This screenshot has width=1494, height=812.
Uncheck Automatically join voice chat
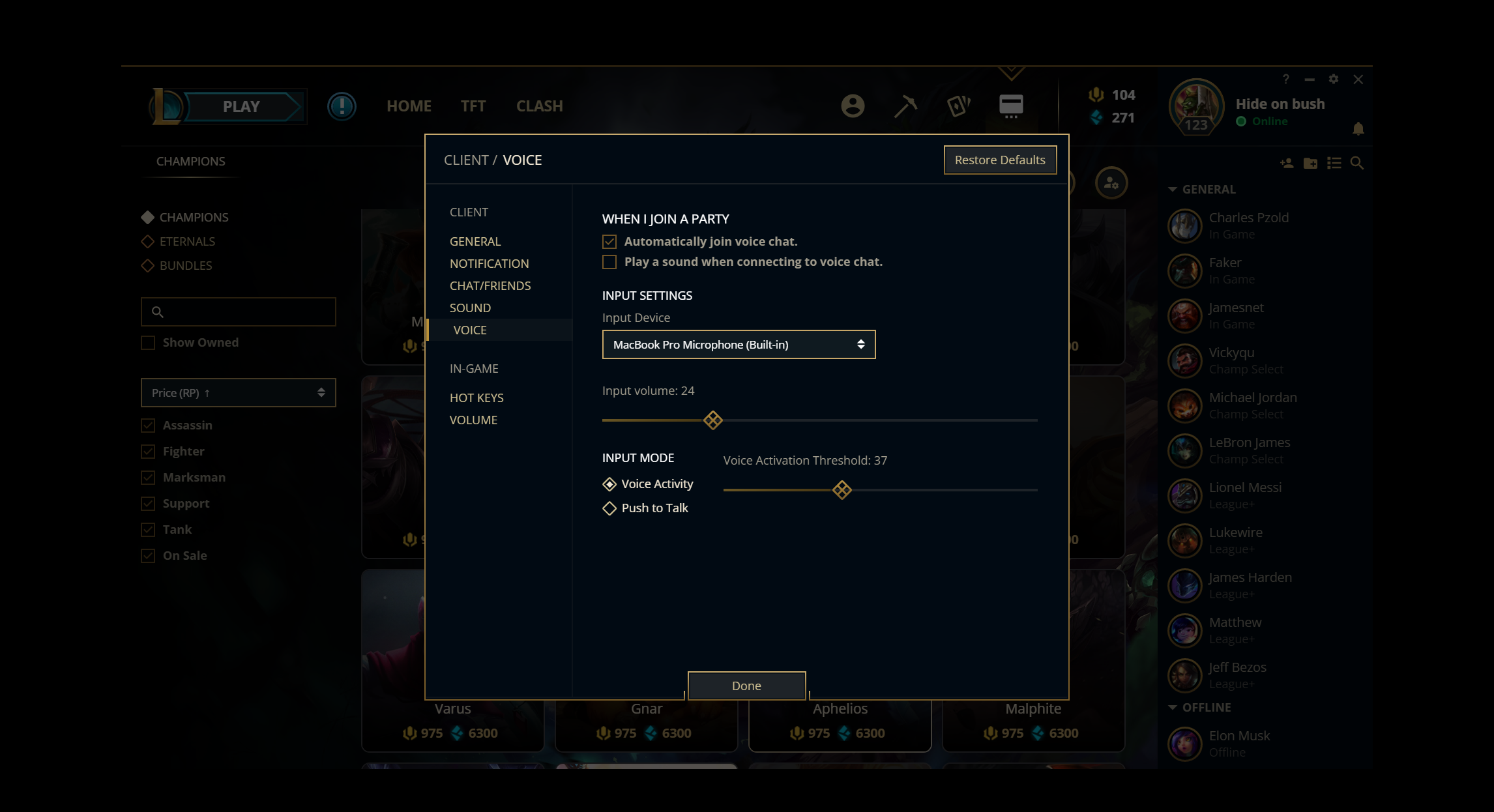(609, 241)
